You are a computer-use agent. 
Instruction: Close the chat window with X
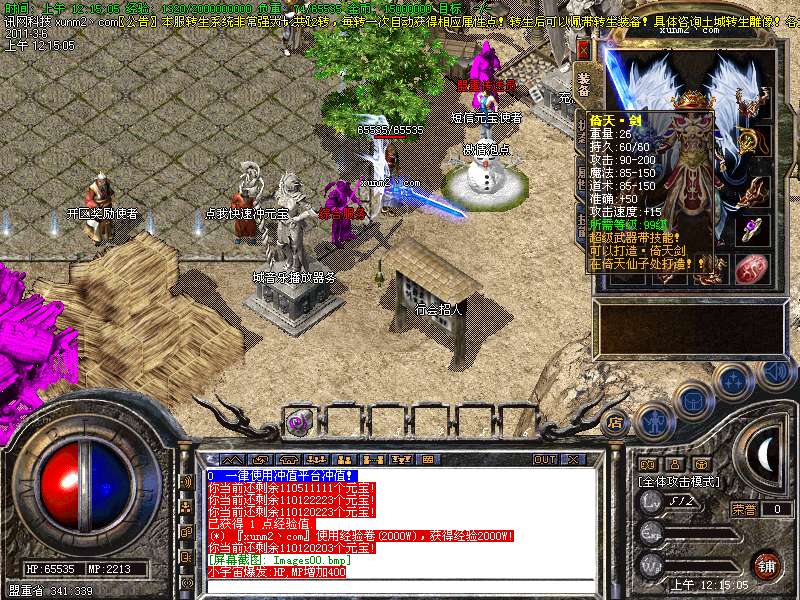571,459
